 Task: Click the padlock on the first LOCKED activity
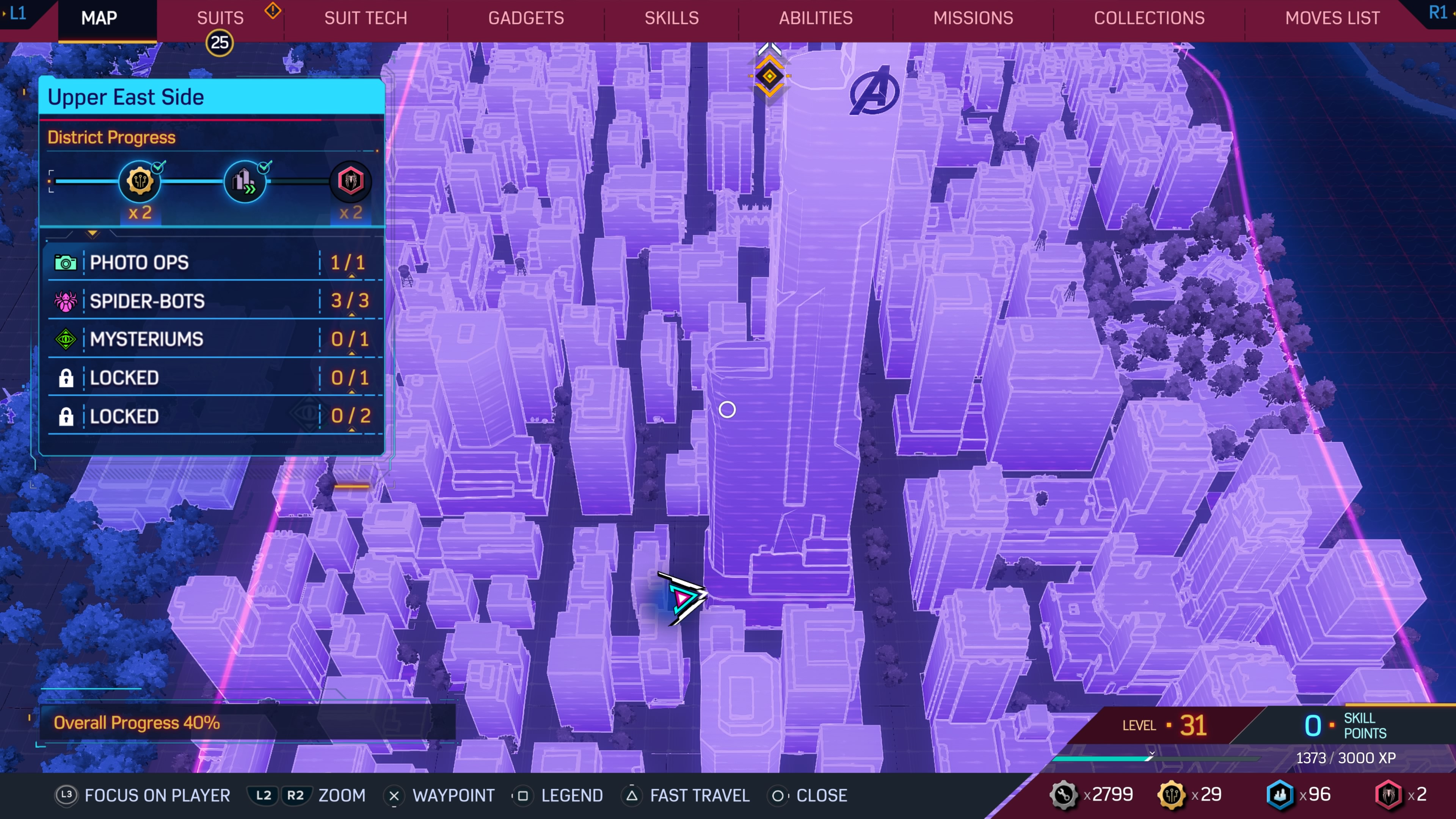66,378
